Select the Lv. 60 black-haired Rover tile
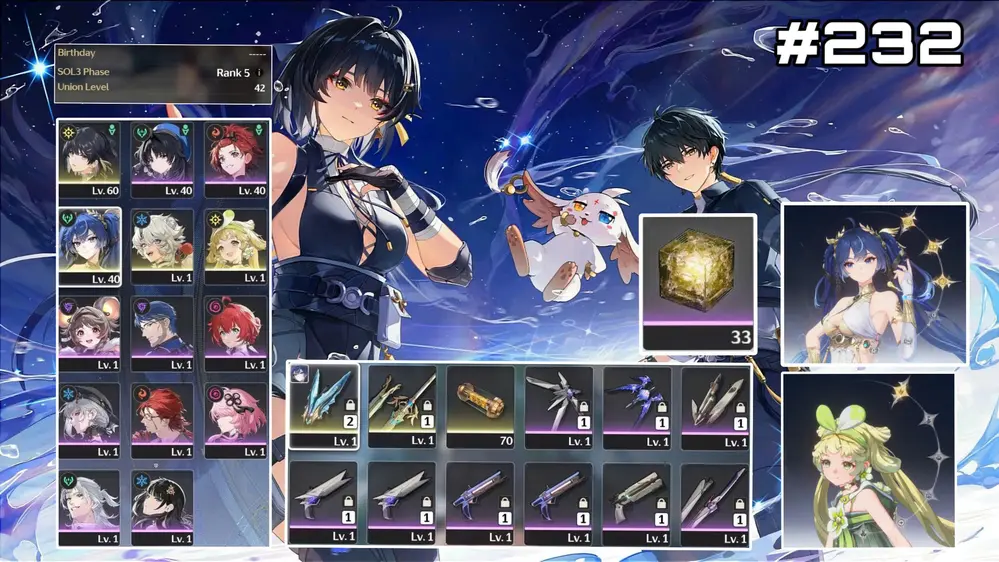This screenshot has width=999, height=562. [90, 159]
